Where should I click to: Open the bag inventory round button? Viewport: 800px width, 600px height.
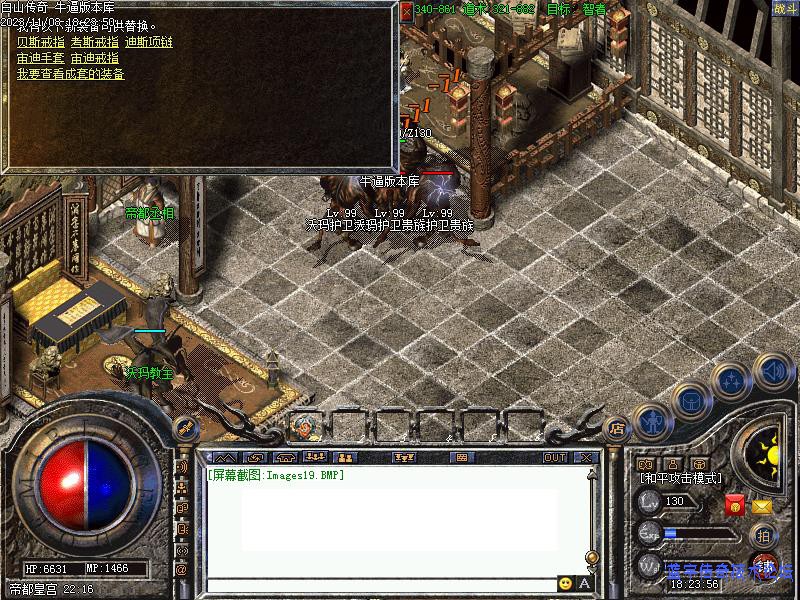pos(689,400)
